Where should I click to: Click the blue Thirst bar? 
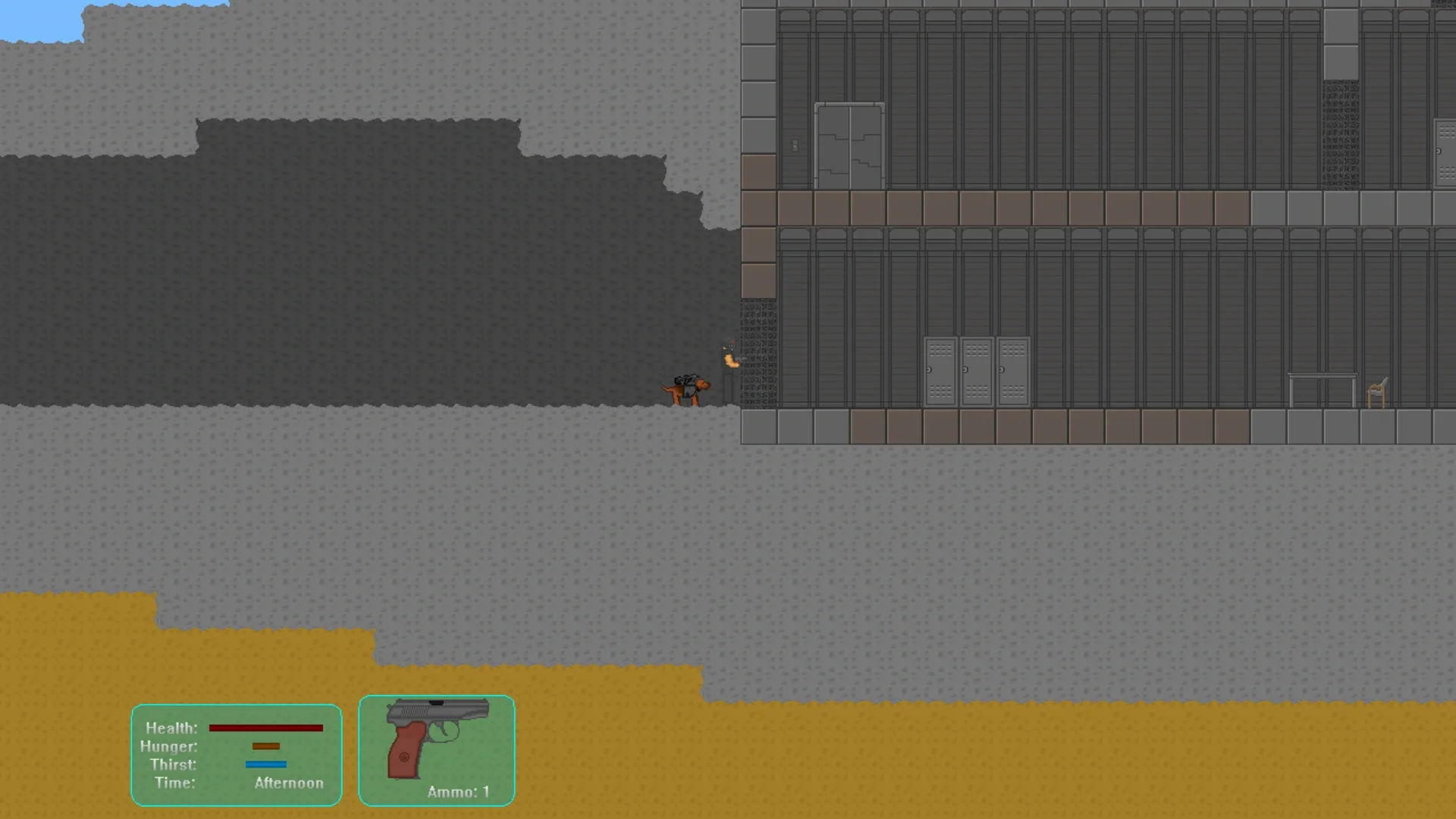pyautogui.click(x=265, y=765)
